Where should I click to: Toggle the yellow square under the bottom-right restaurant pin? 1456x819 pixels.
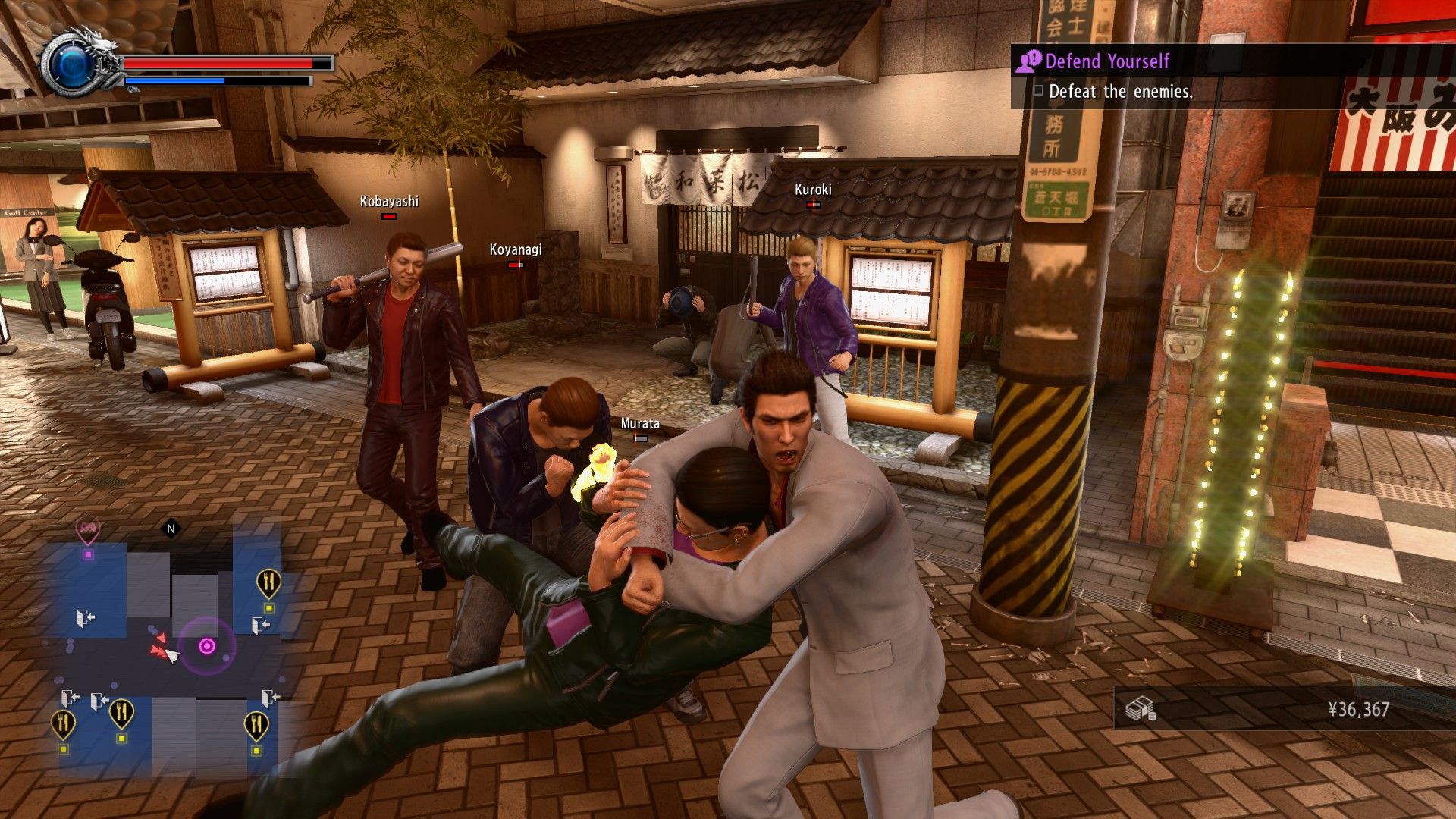[256, 750]
